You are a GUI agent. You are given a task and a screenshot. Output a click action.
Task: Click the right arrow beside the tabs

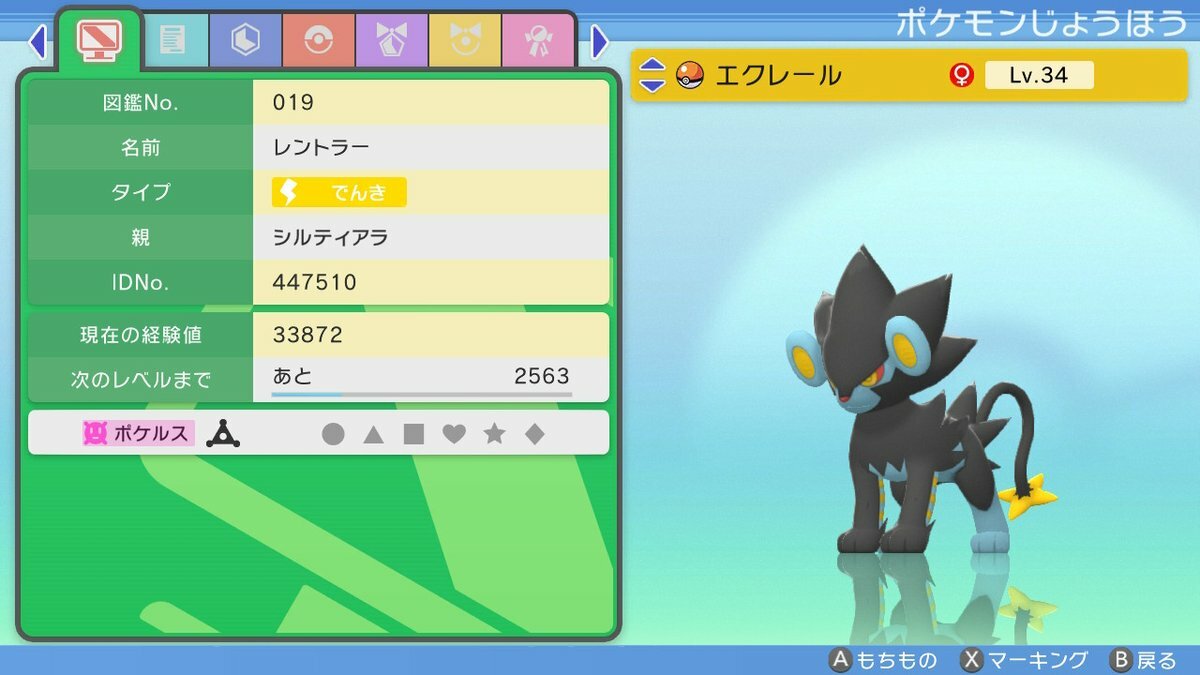coord(600,41)
